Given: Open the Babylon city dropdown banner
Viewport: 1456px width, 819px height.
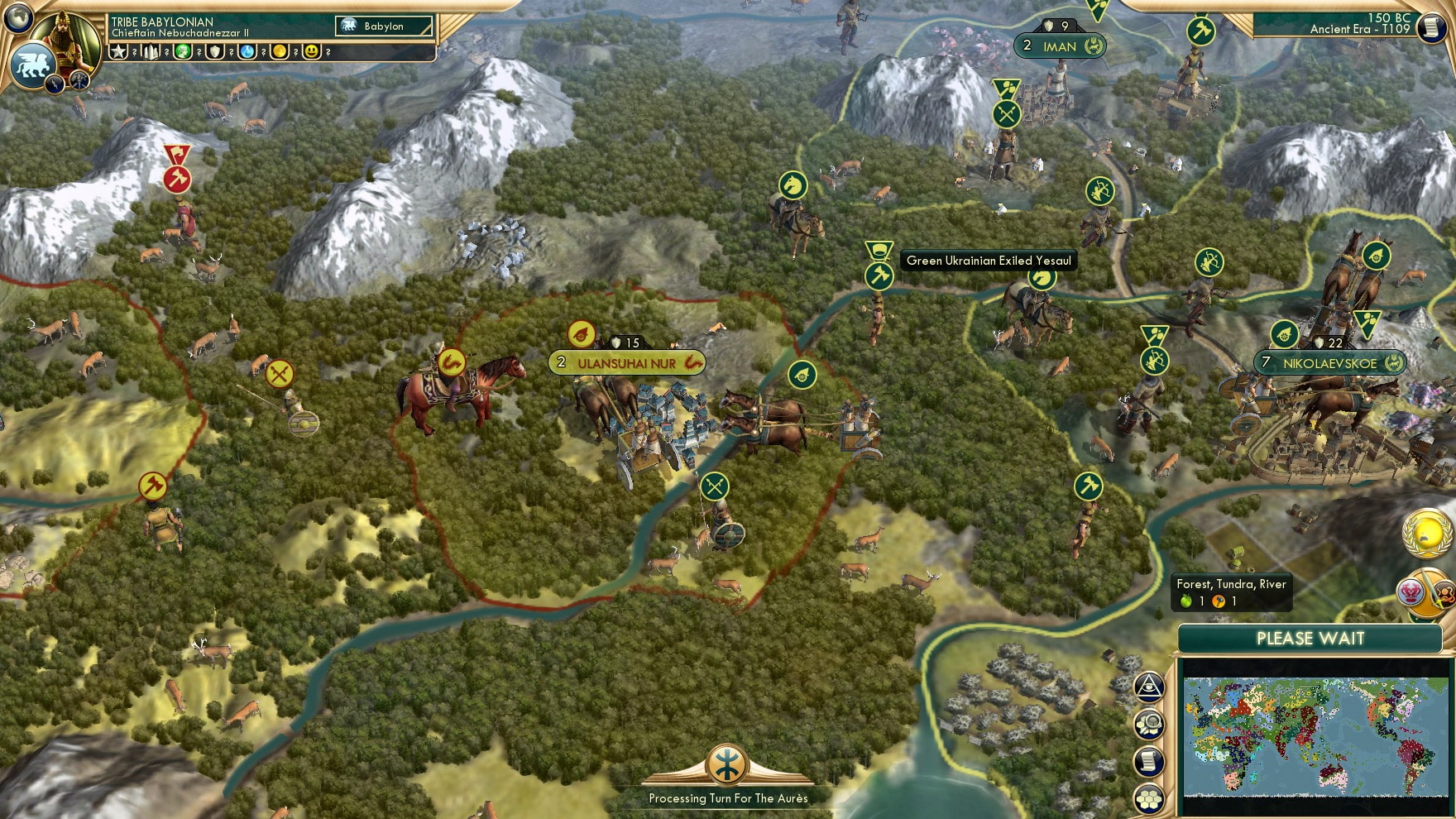Looking at the screenshot, I should coord(384,26).
